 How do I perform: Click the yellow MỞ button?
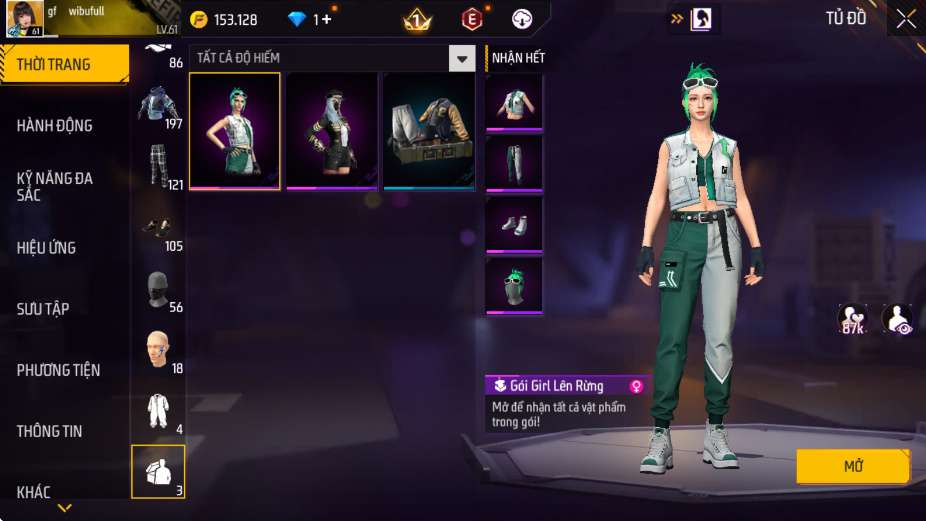tap(853, 466)
